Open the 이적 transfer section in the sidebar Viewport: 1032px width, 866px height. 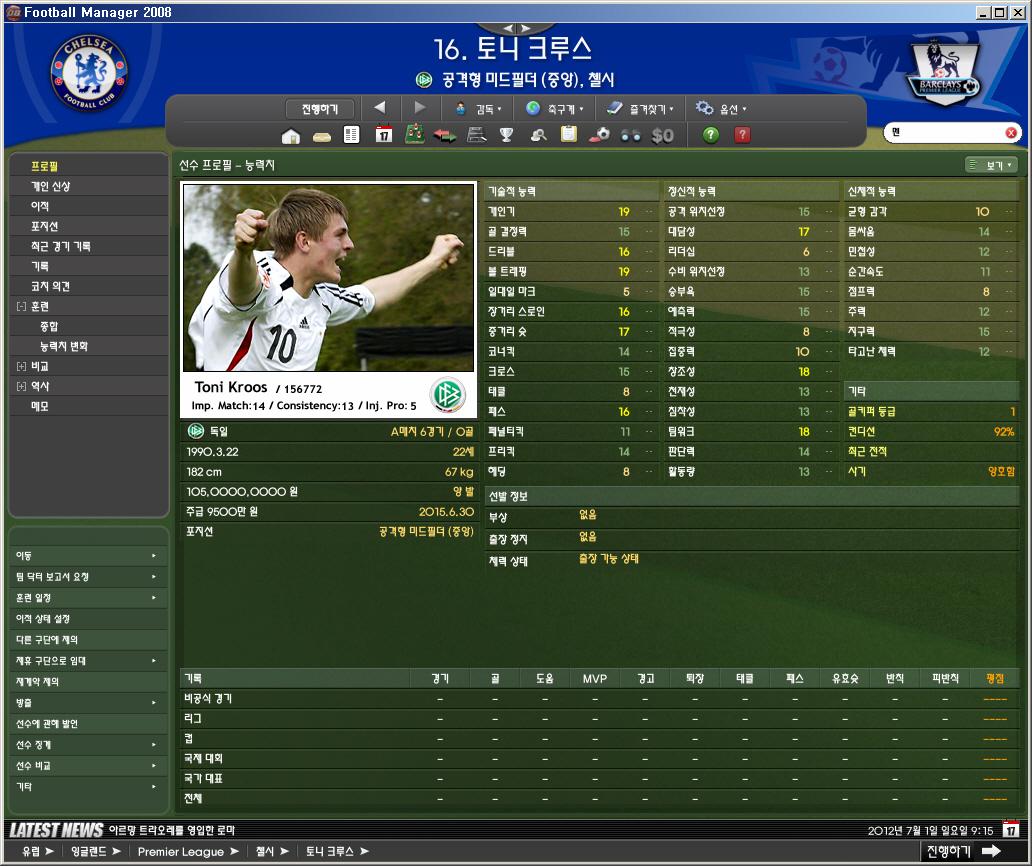40,206
